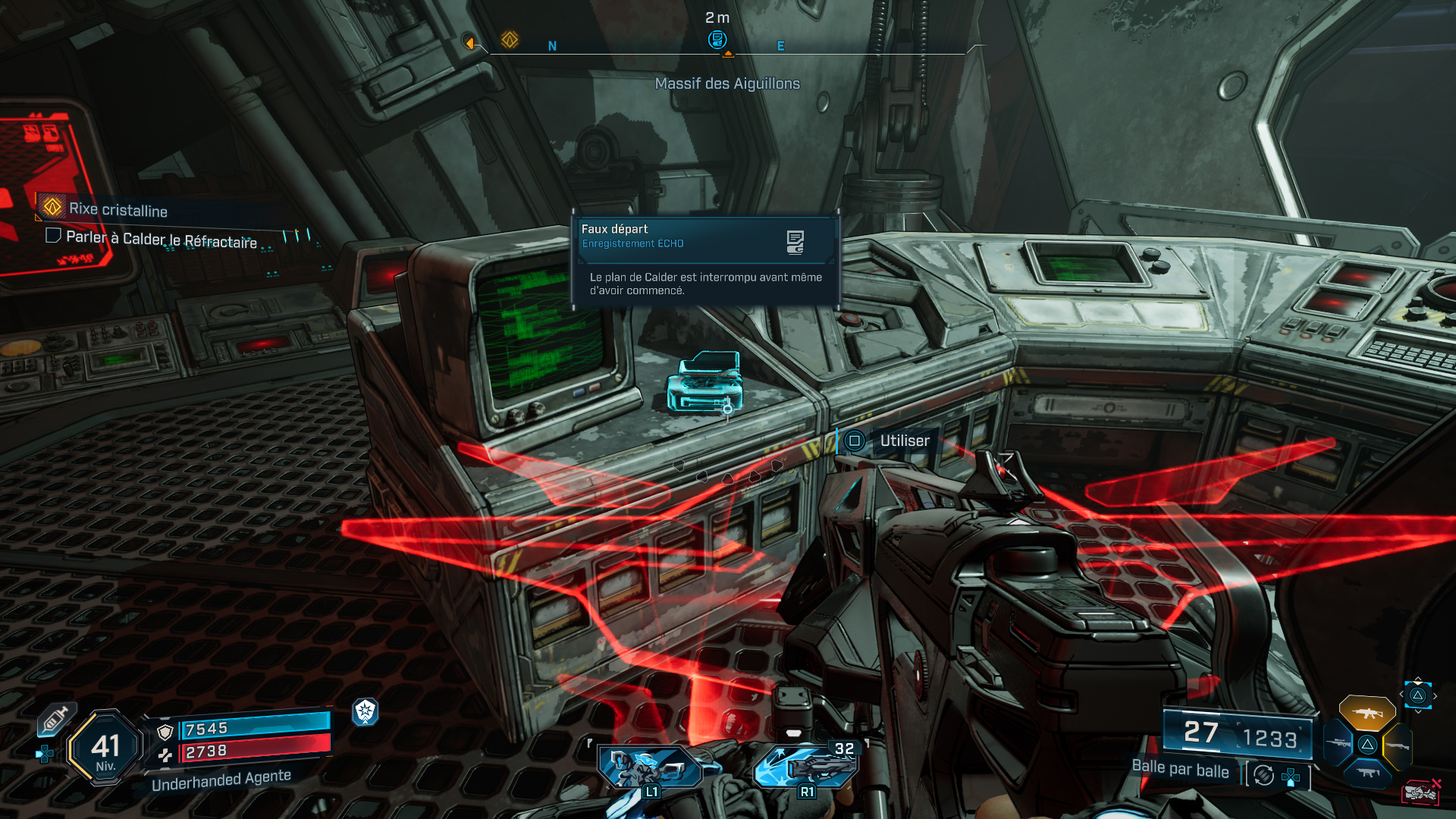Choose the submachine gun weapon slot
Screen dimensions: 1456x819
click(x=1367, y=773)
